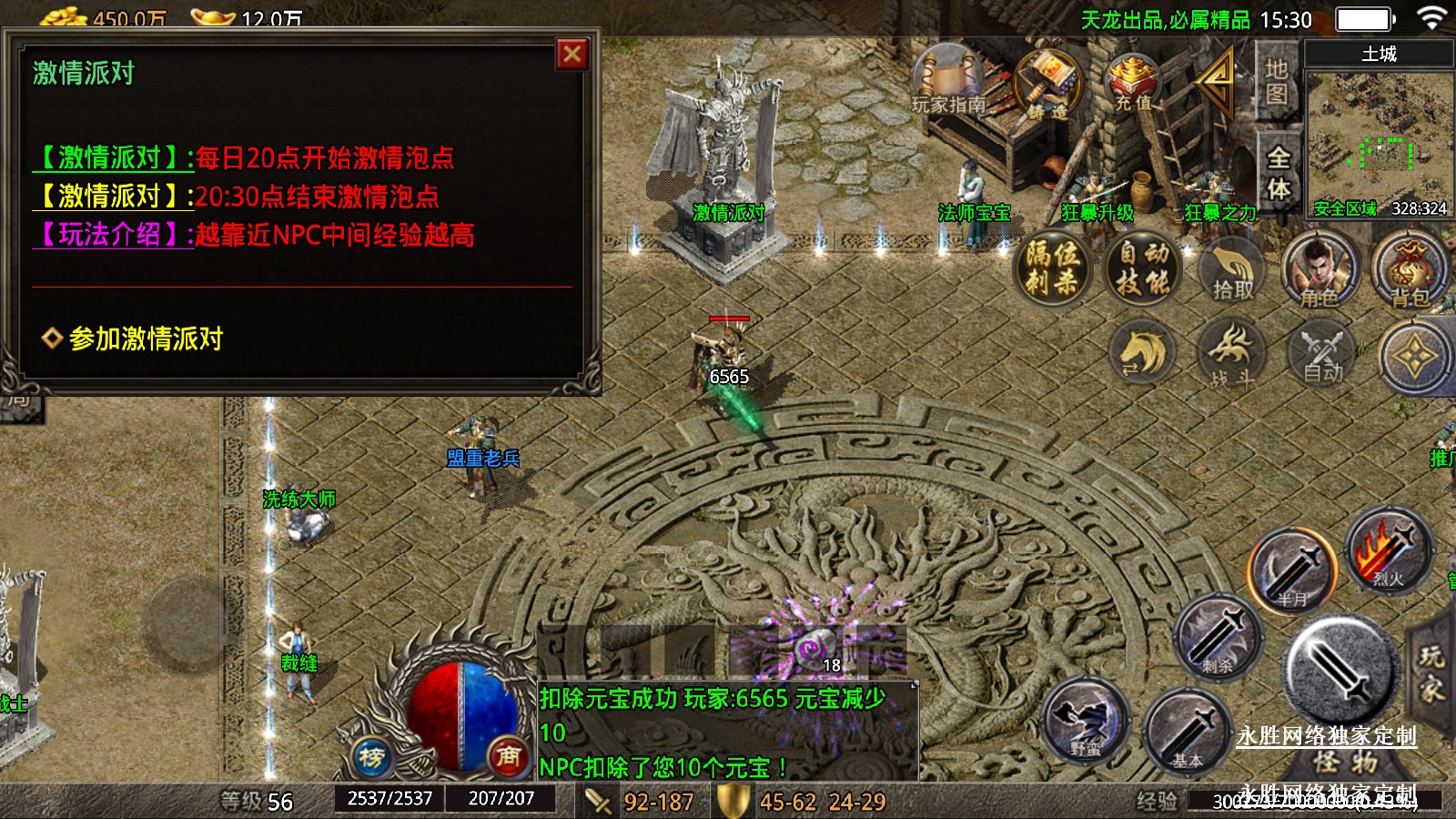This screenshot has width=1456, height=819.
Task: Click the 土城 minimap
Action: 1379,136
